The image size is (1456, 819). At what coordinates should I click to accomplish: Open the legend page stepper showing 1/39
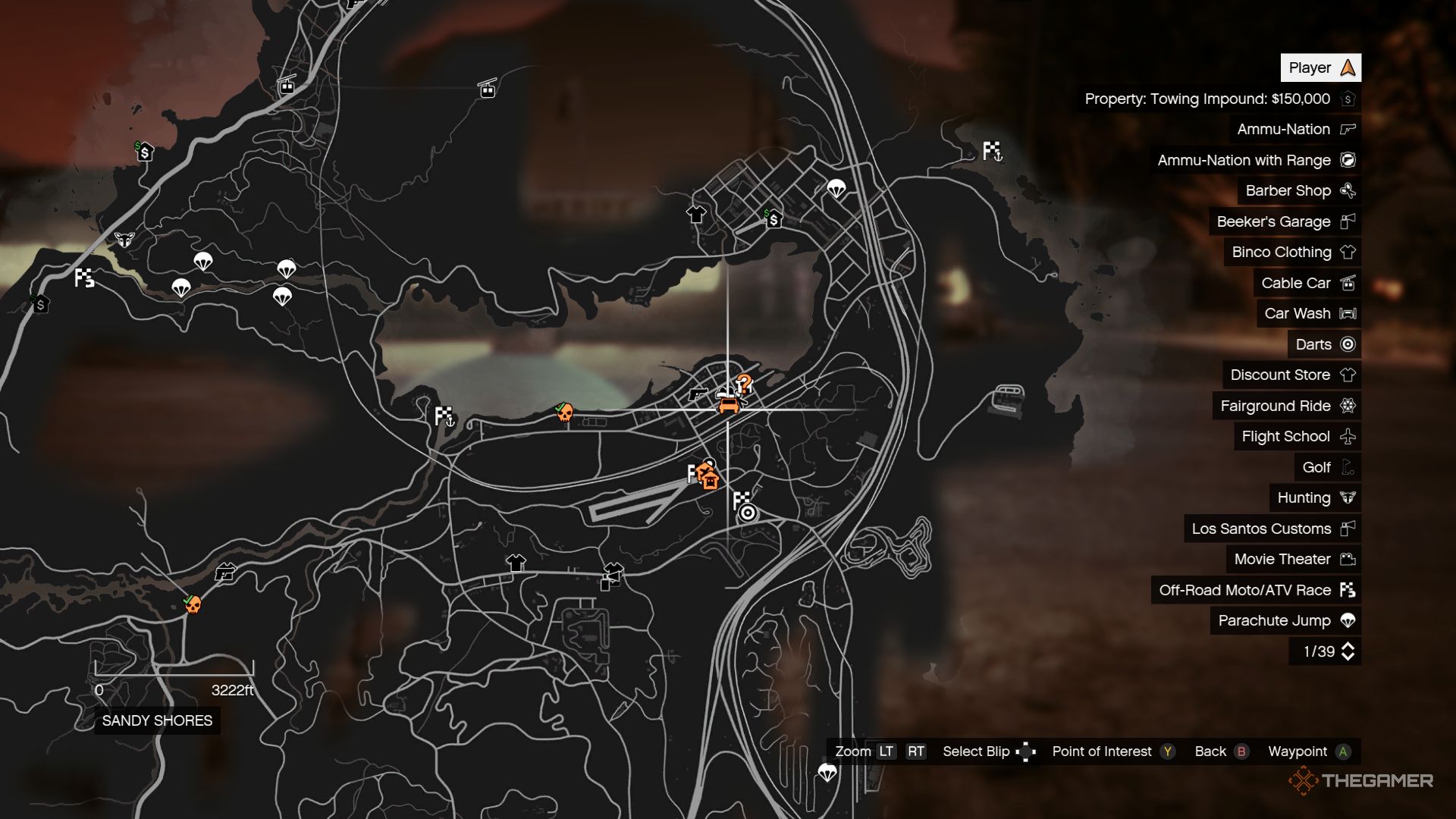coord(1324,650)
